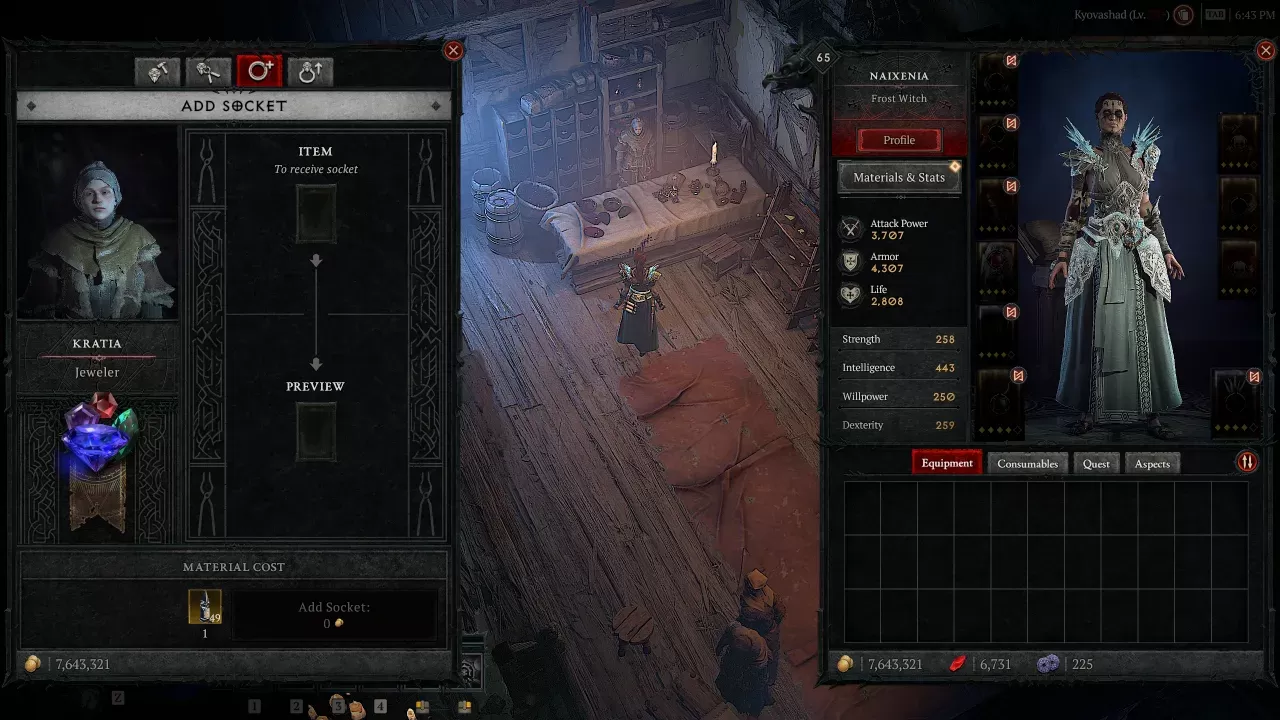Switch the character panel to Profile view
Viewport: 1280px width, 720px height.
pos(898,140)
